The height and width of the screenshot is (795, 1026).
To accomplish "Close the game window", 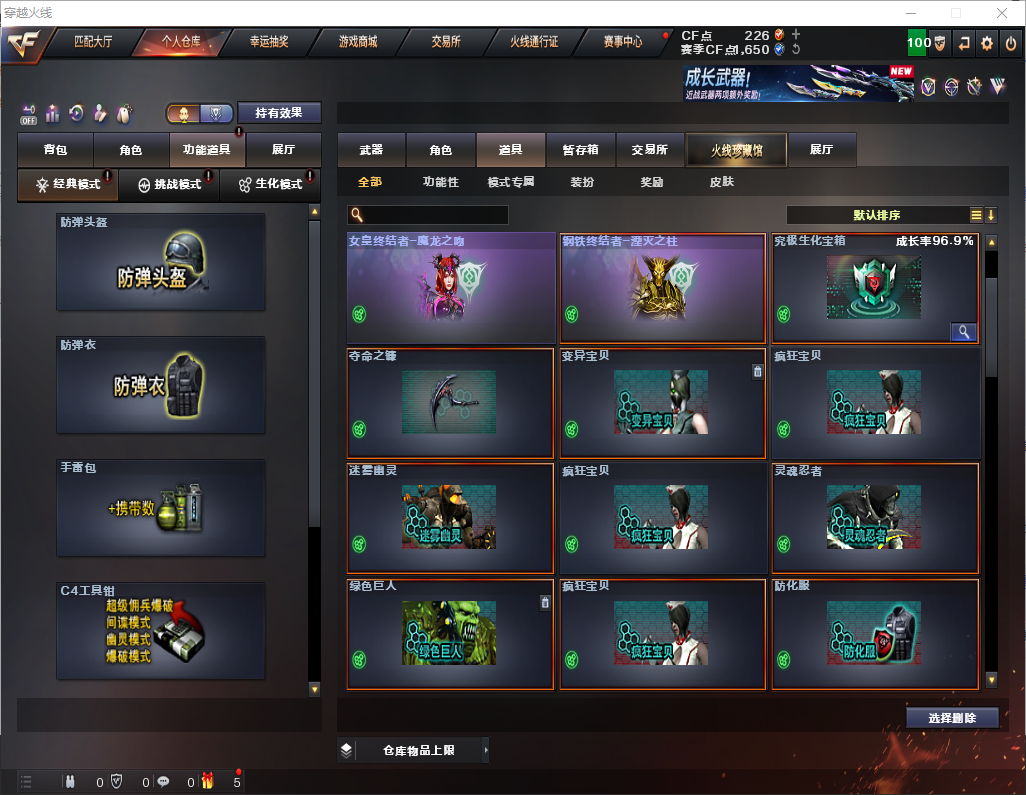I will tap(1001, 13).
